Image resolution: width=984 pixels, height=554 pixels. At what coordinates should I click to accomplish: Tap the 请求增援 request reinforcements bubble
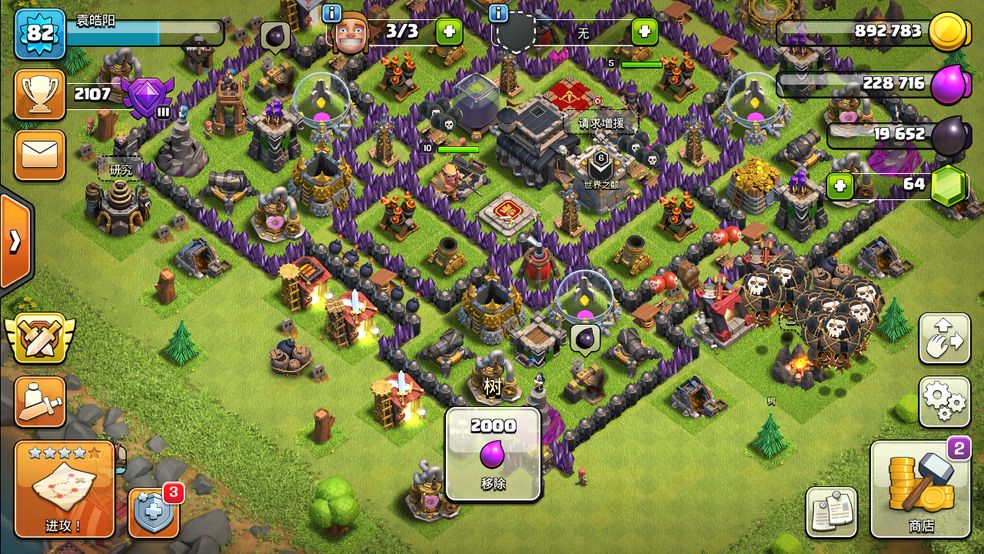[607, 124]
